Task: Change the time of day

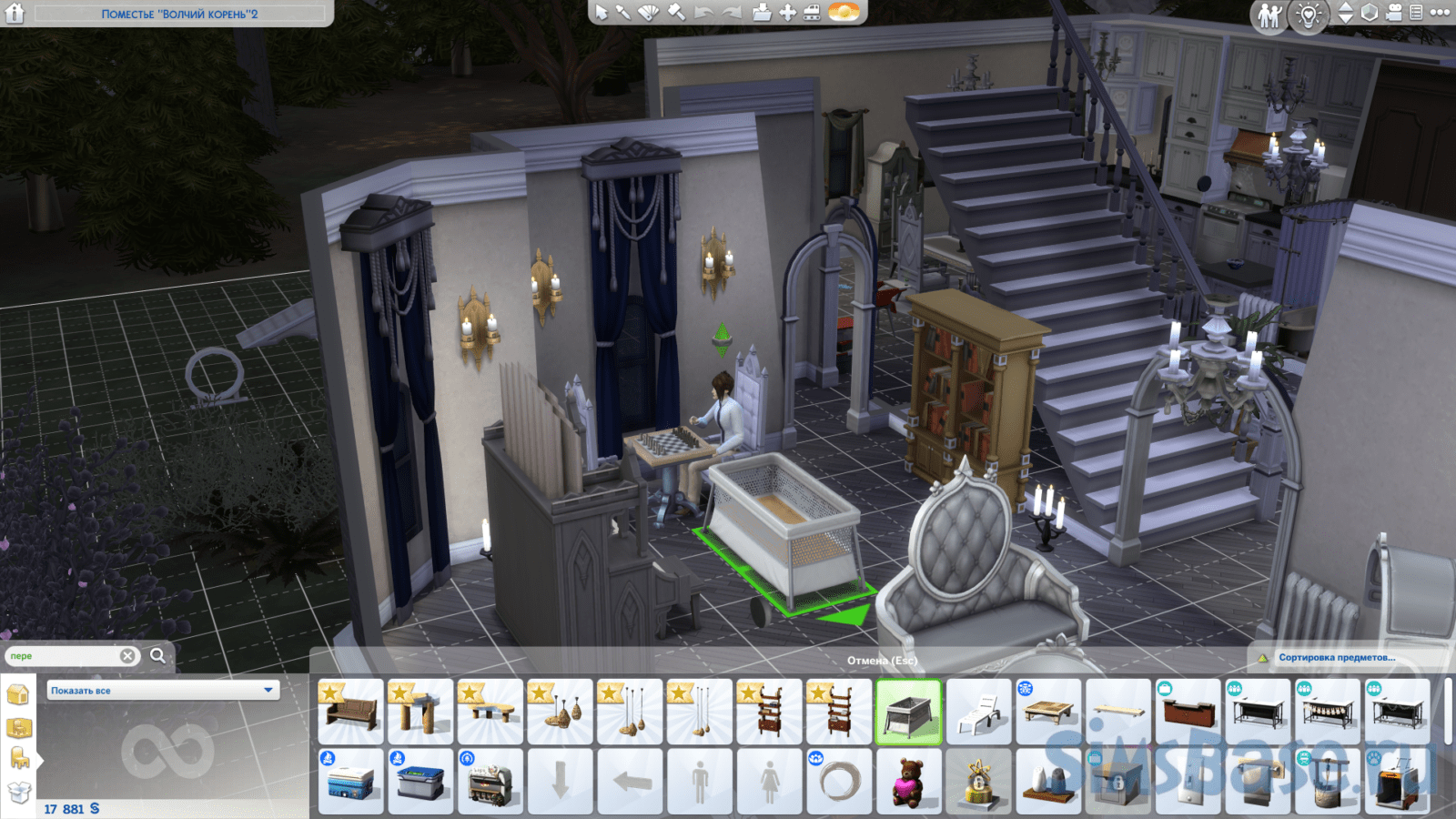Action: point(844,12)
